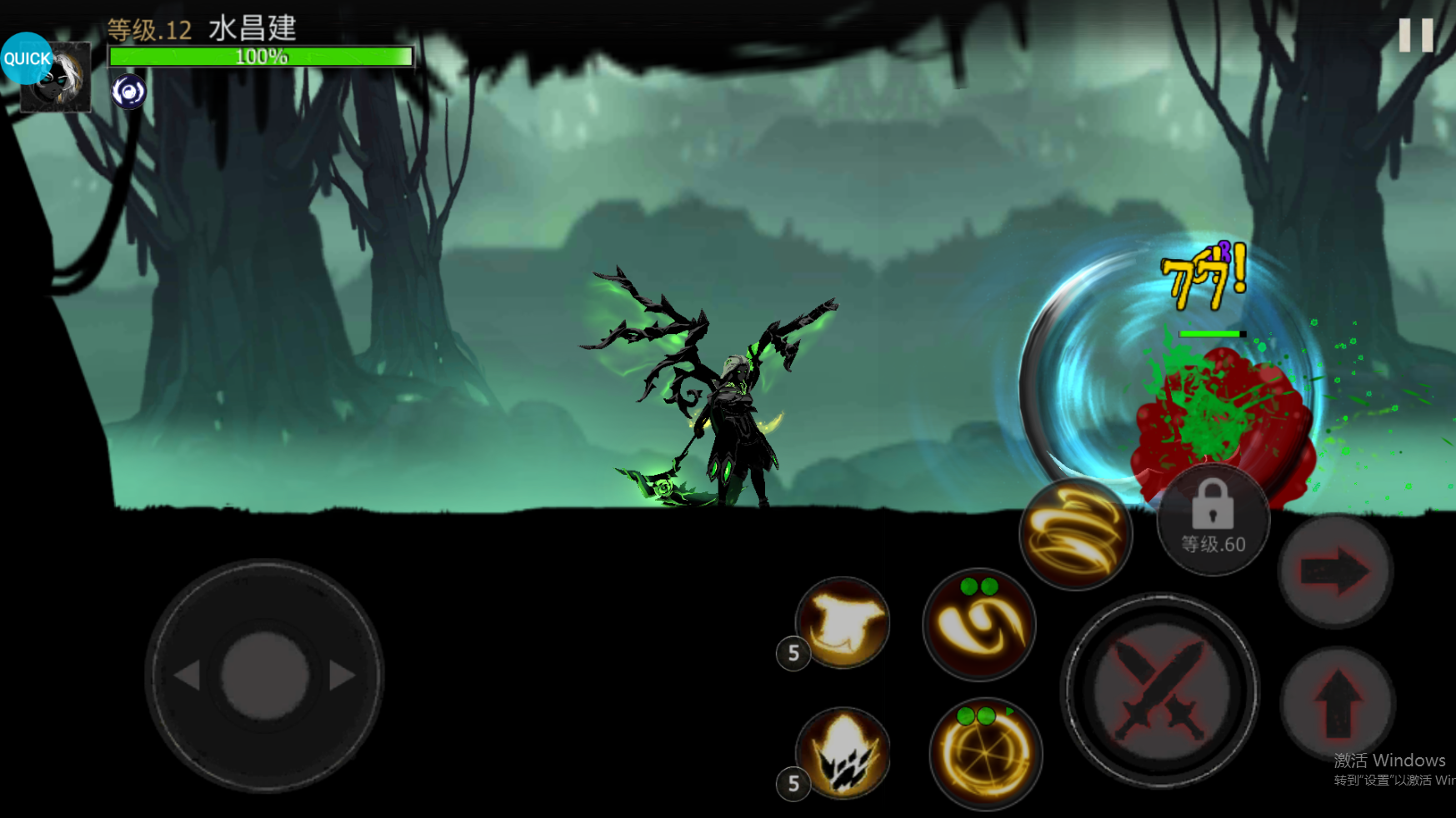1456x818 pixels.
Task: Move left with joystick left arrow
Action: pos(188,676)
